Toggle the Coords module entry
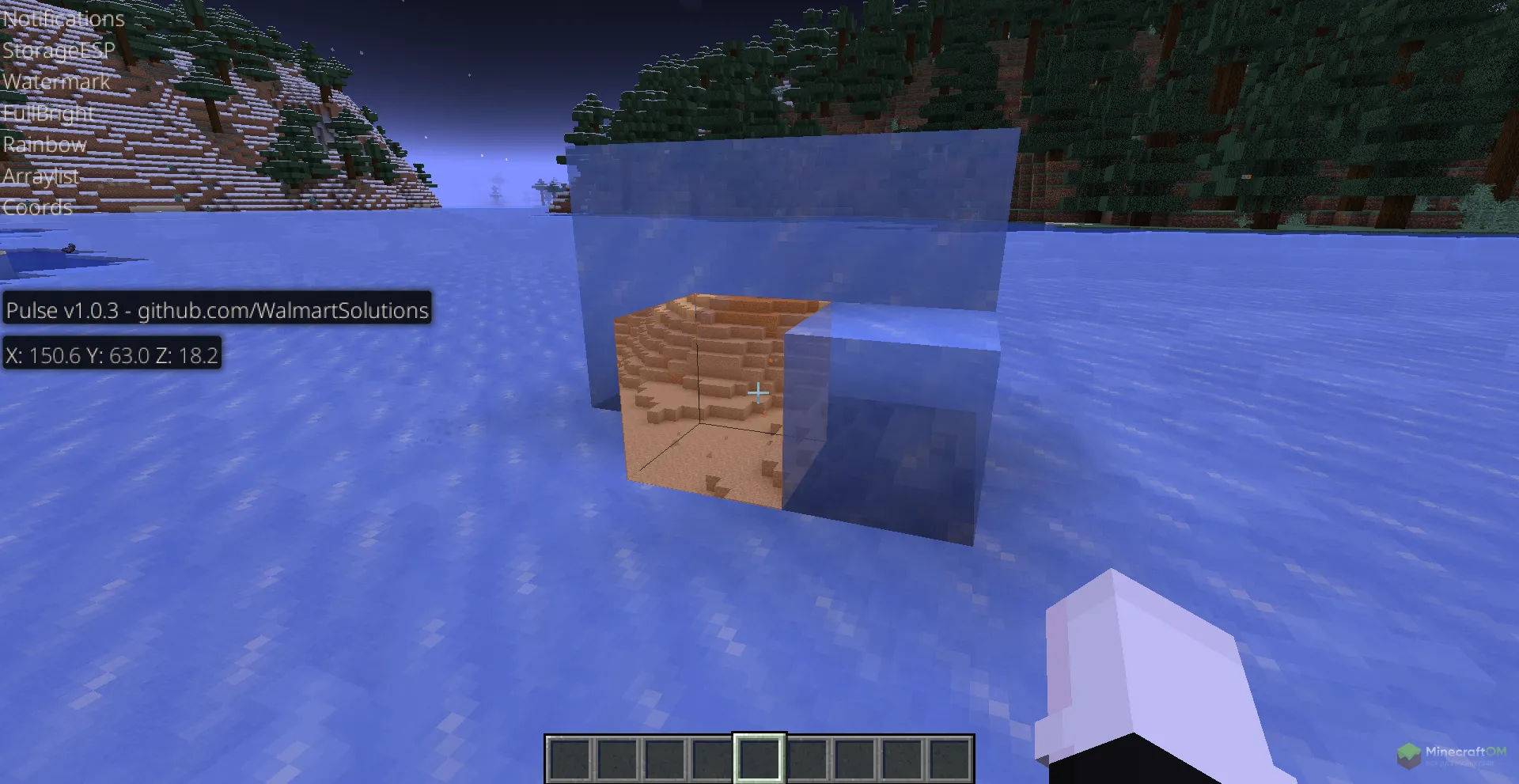 coord(37,207)
